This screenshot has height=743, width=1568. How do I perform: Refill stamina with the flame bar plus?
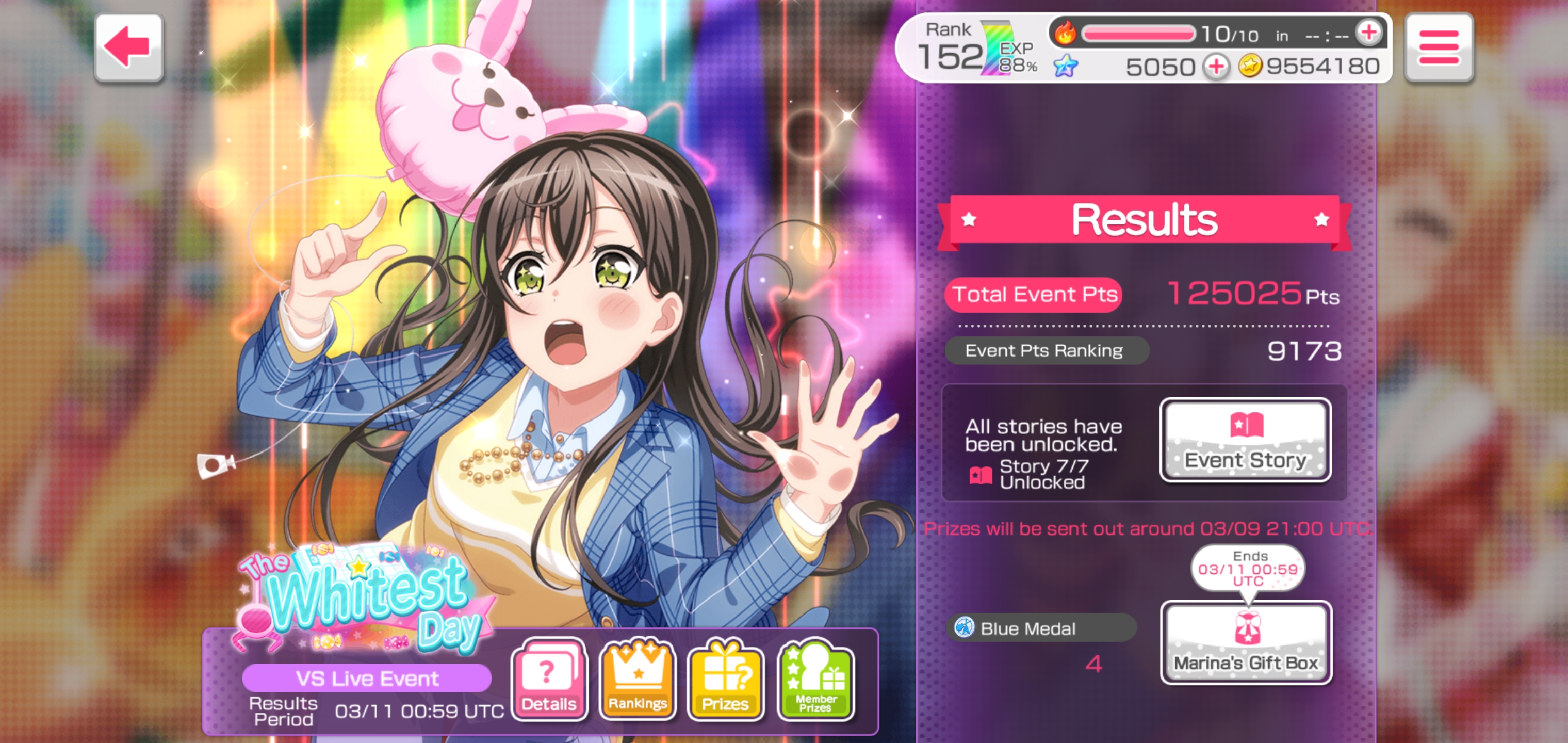(x=1369, y=33)
